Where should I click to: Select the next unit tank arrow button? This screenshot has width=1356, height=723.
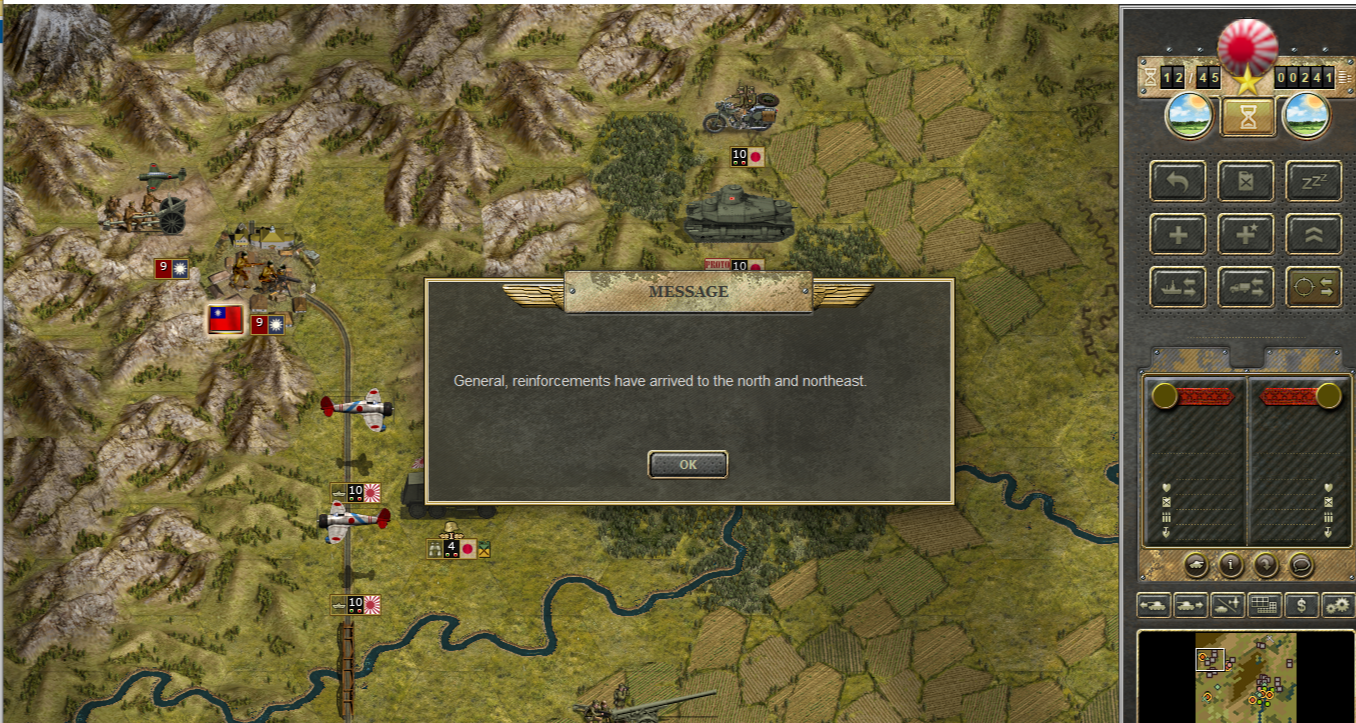1190,605
